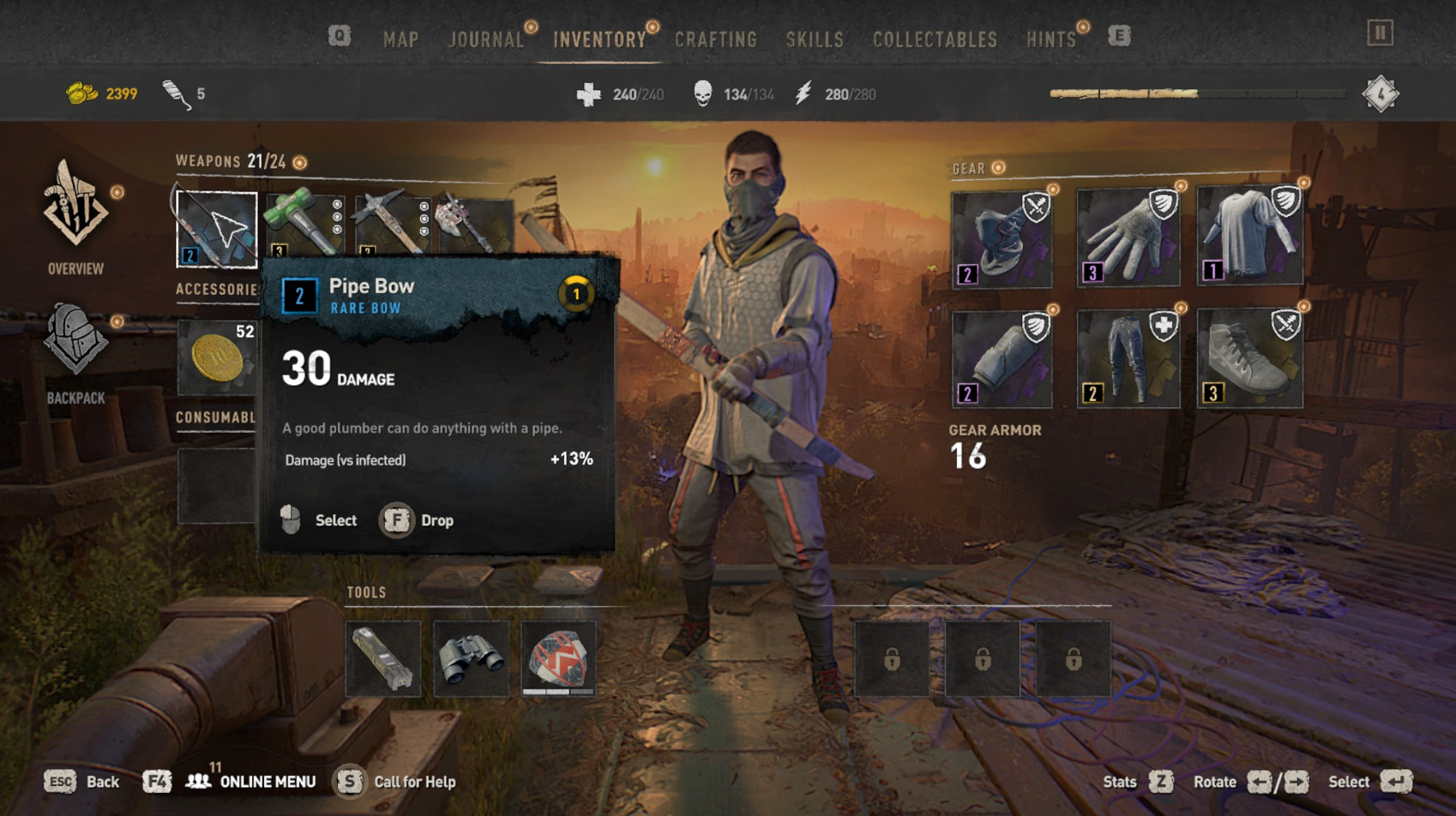Select the flashlight tool slot

click(383, 658)
